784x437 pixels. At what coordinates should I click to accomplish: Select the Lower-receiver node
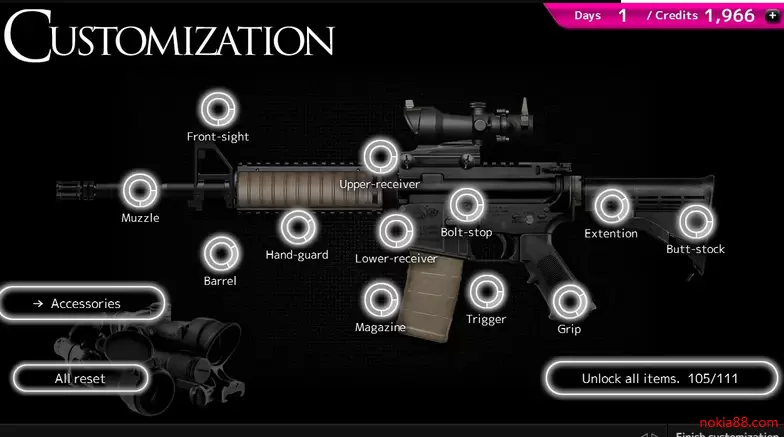click(396, 231)
